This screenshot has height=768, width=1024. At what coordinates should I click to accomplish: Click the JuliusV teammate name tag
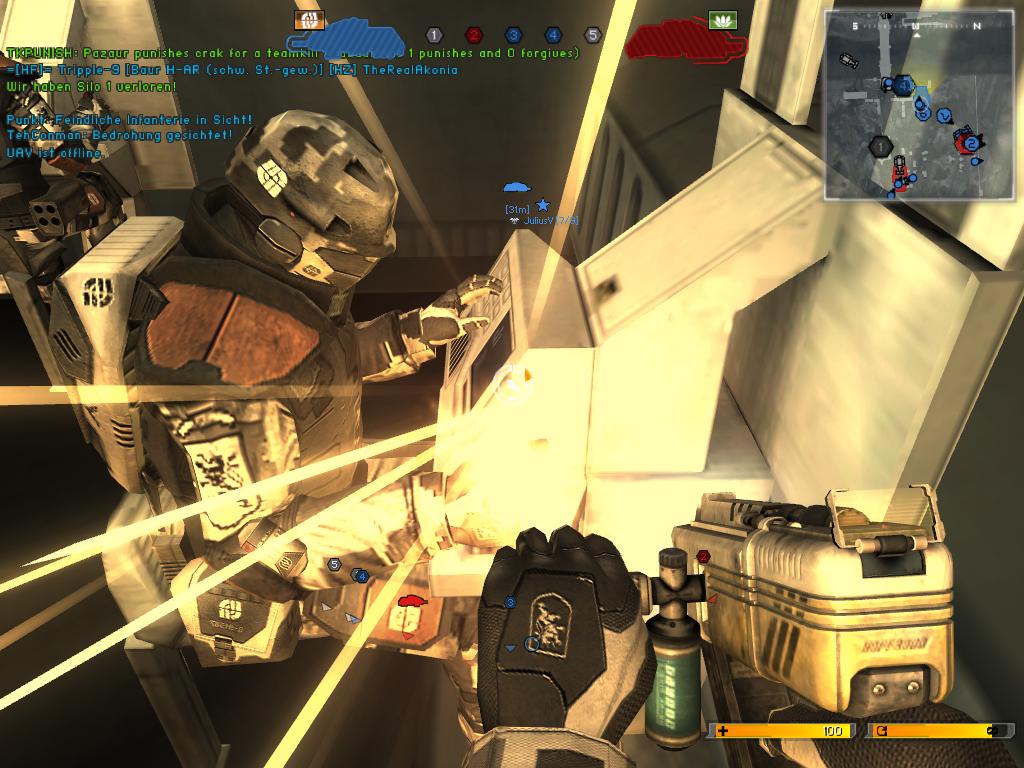click(x=549, y=220)
